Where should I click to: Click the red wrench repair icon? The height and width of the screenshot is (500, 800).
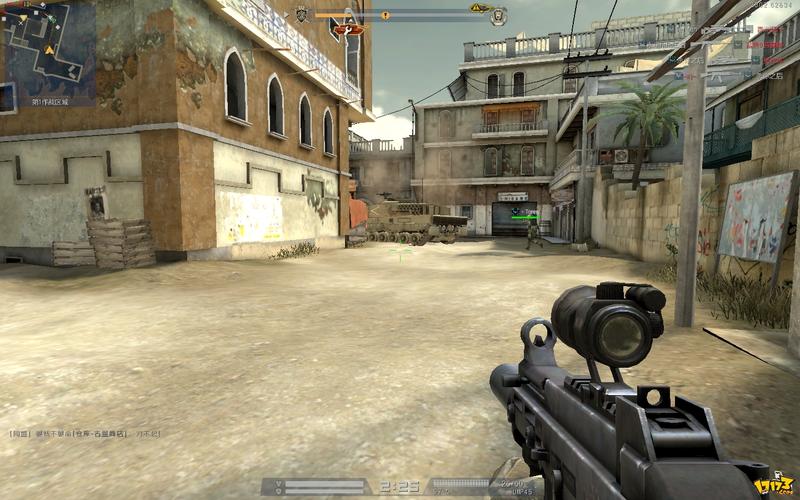pos(349,30)
